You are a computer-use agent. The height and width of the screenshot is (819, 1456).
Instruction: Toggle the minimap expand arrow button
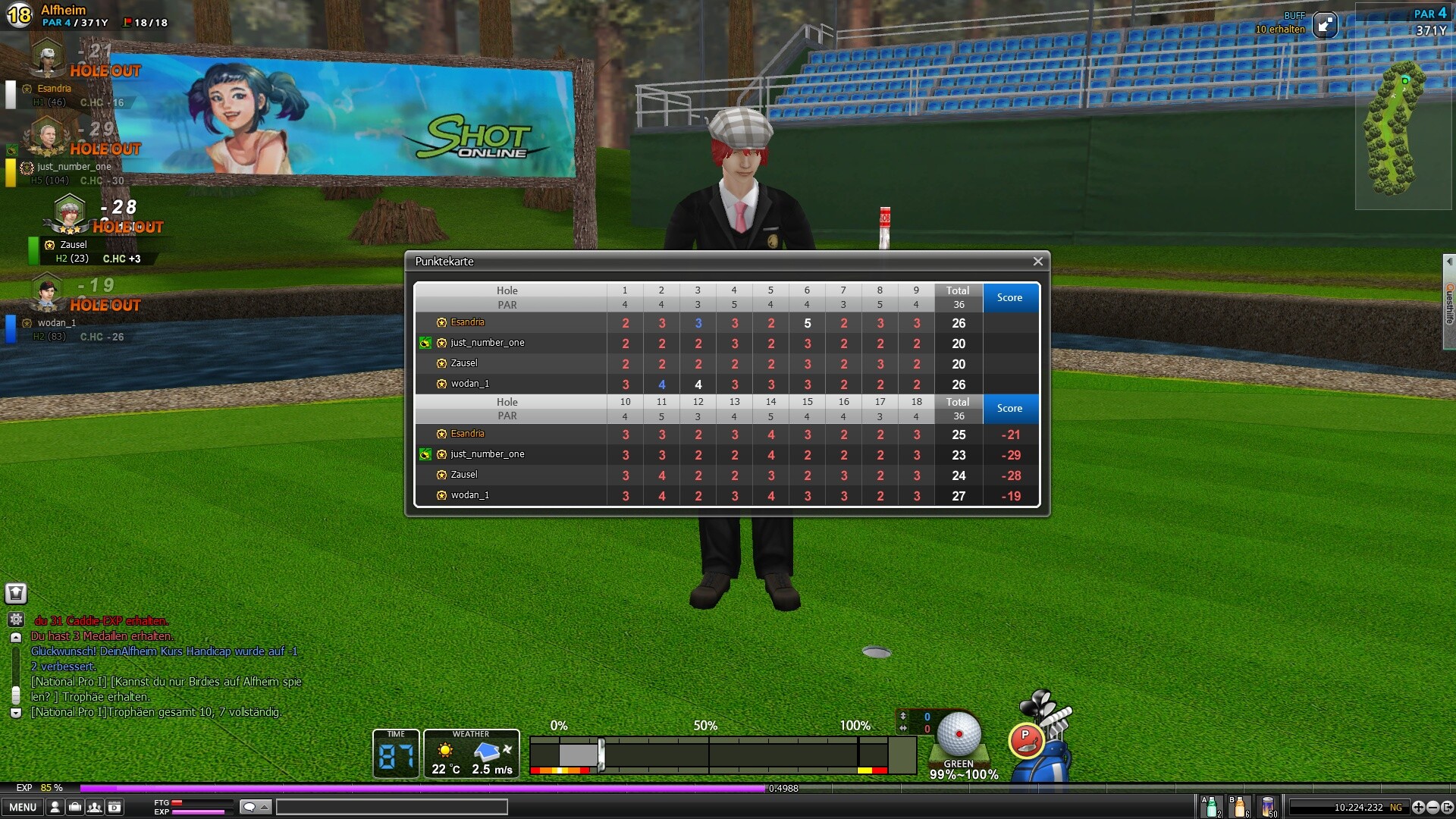(1325, 25)
